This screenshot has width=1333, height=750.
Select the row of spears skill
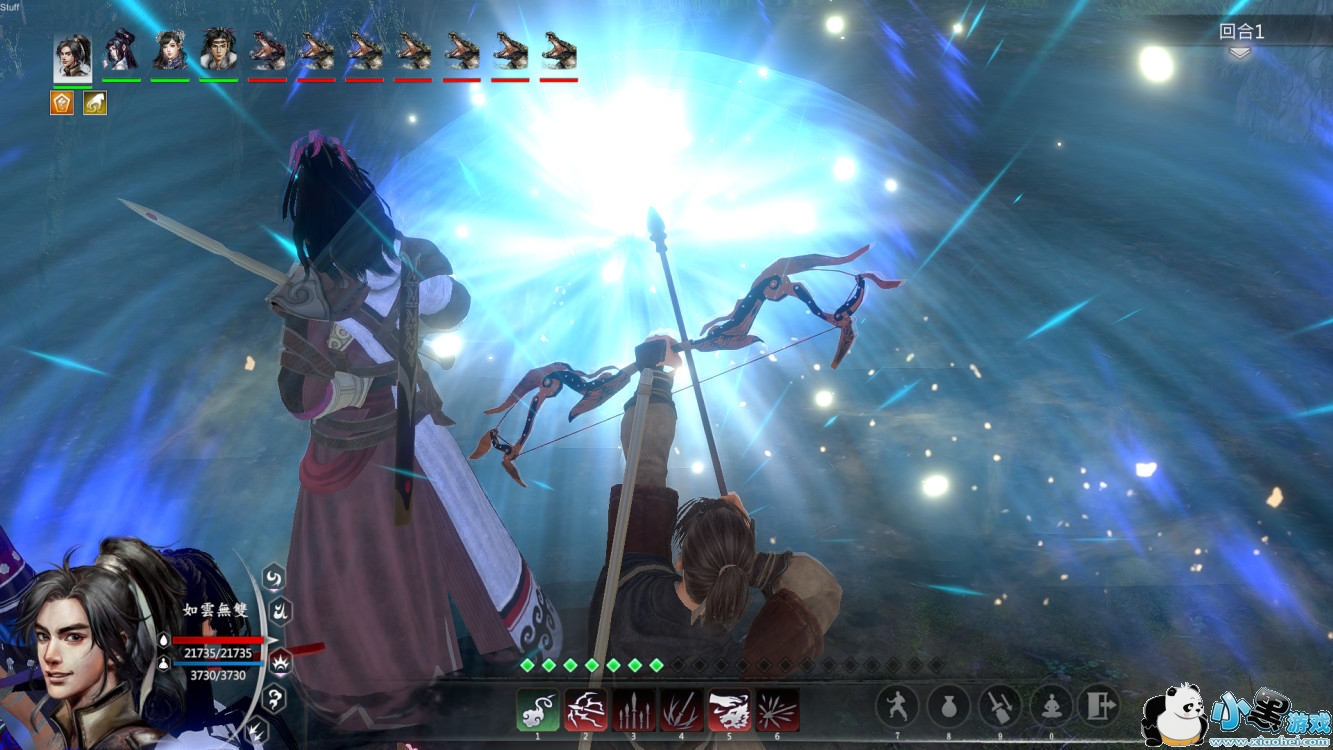(634, 710)
